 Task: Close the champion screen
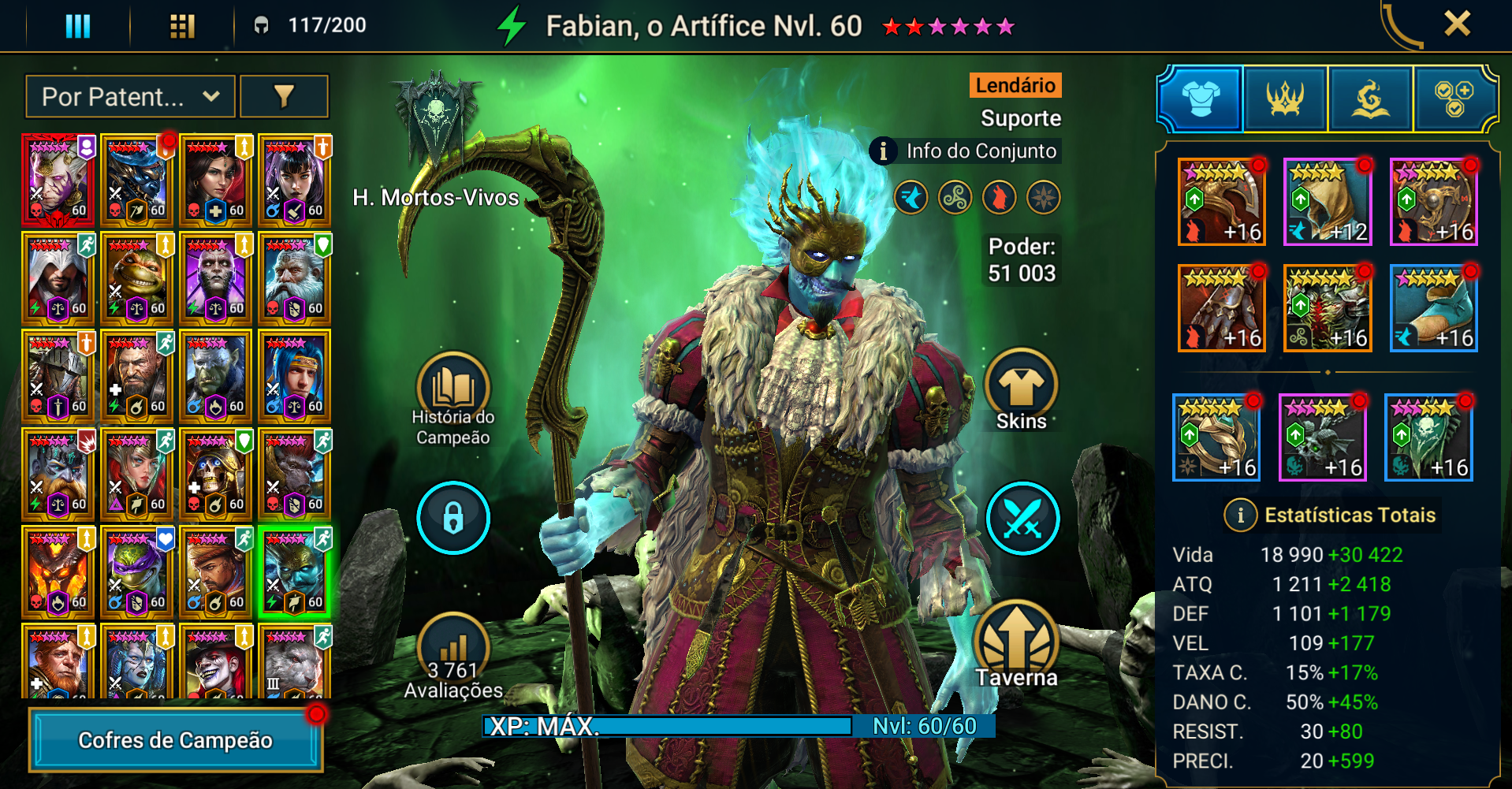point(1457,24)
